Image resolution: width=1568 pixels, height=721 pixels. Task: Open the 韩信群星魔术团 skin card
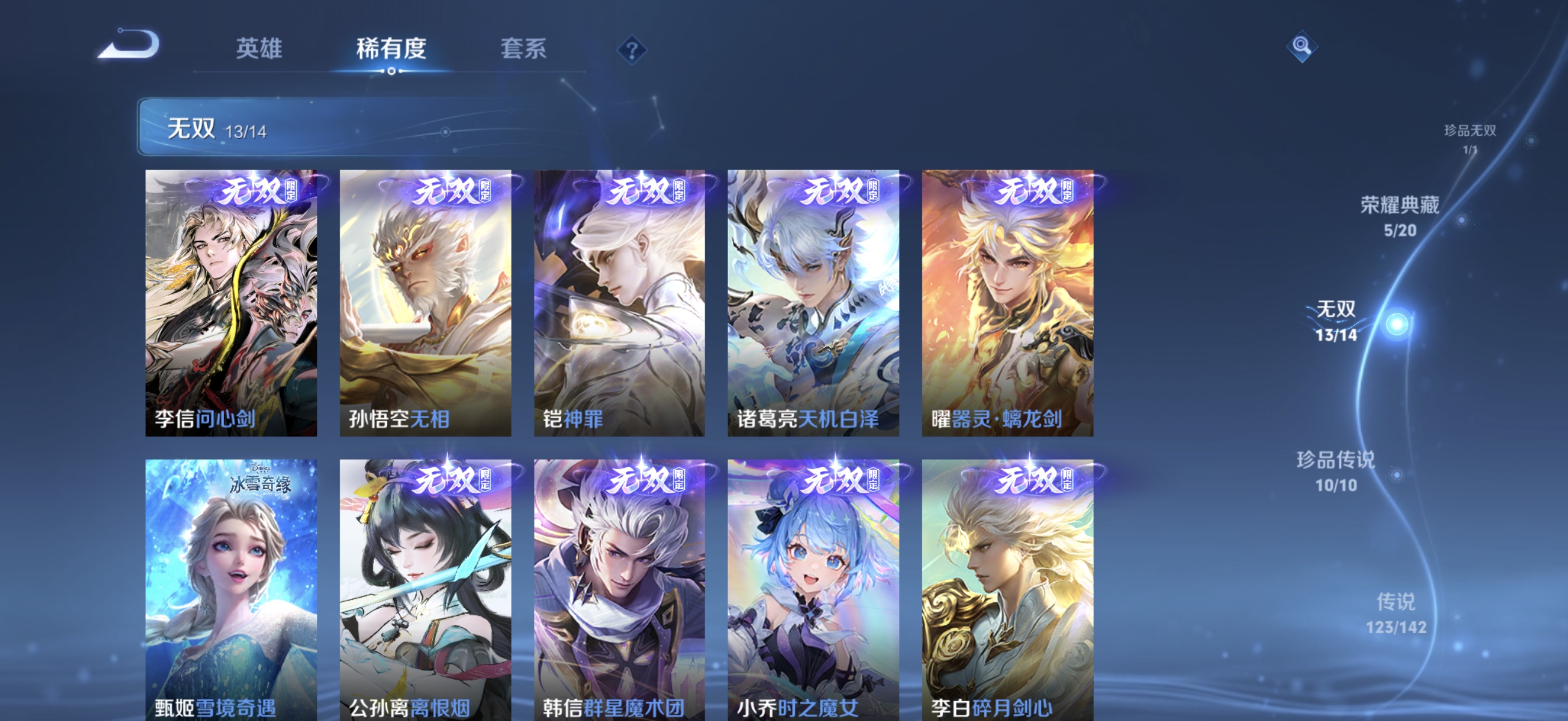(620, 584)
